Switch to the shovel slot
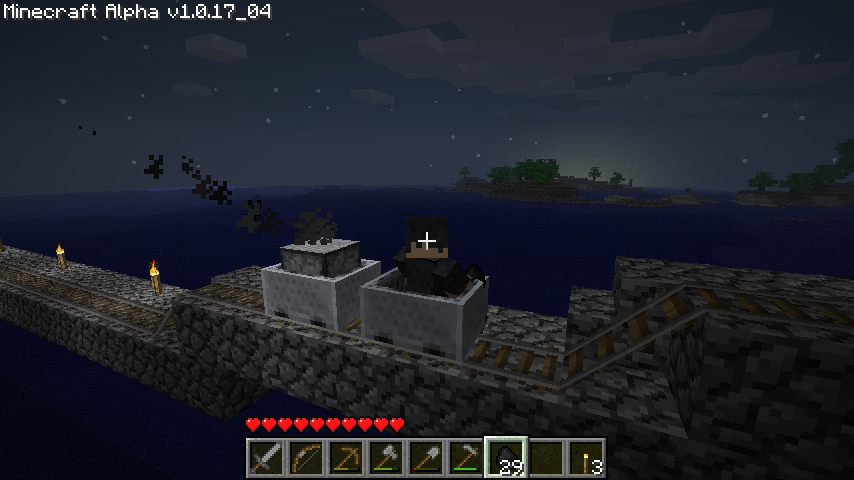854x480 pixels. pyautogui.click(x=426, y=458)
